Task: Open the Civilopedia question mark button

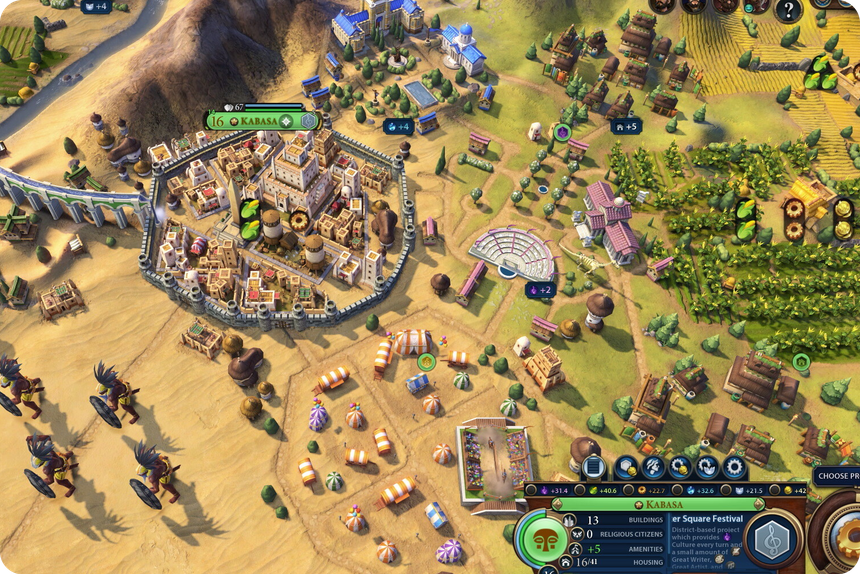Action: point(789,10)
